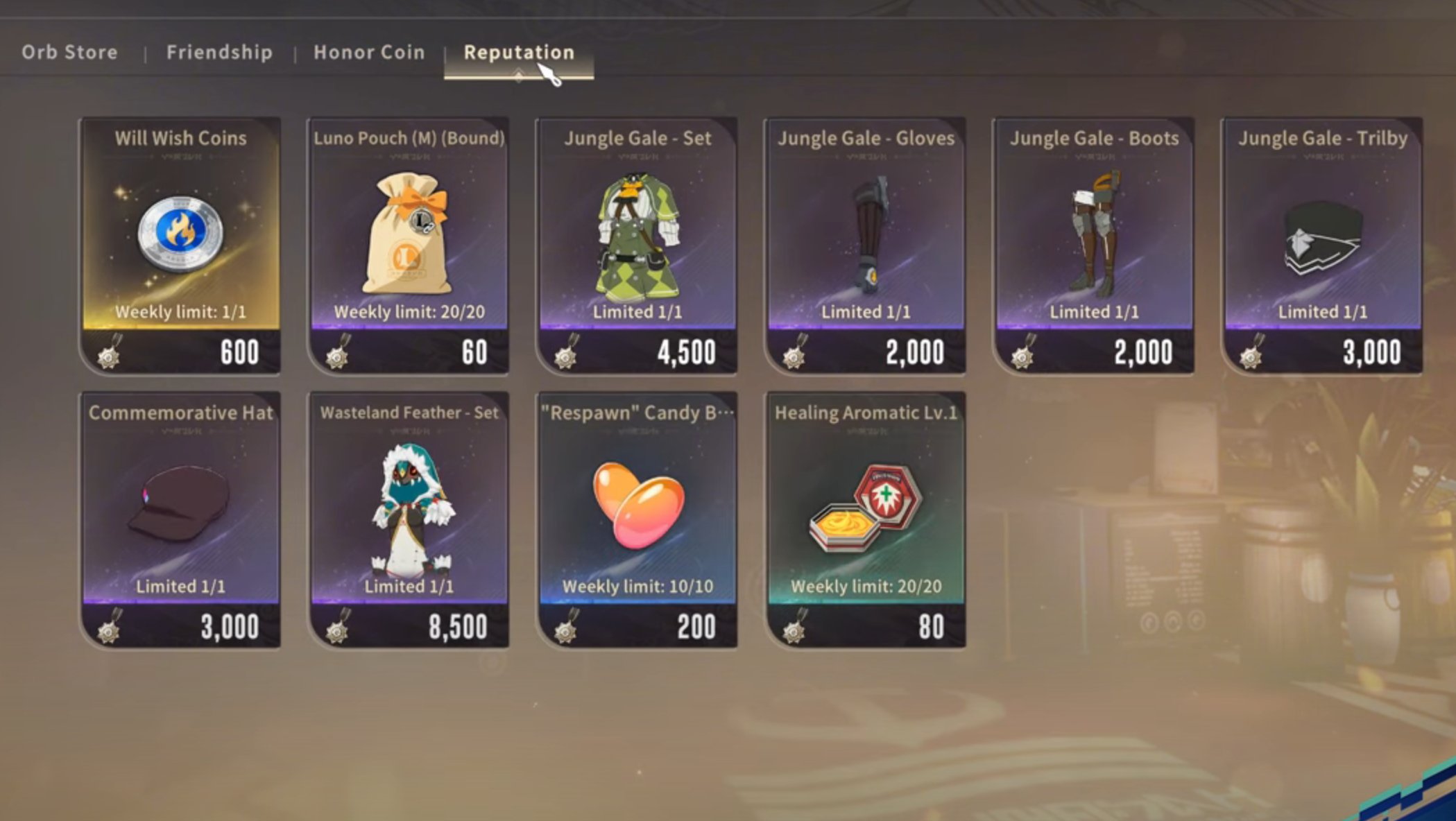Click the Reputation tab
The height and width of the screenshot is (821, 1456).
519,53
